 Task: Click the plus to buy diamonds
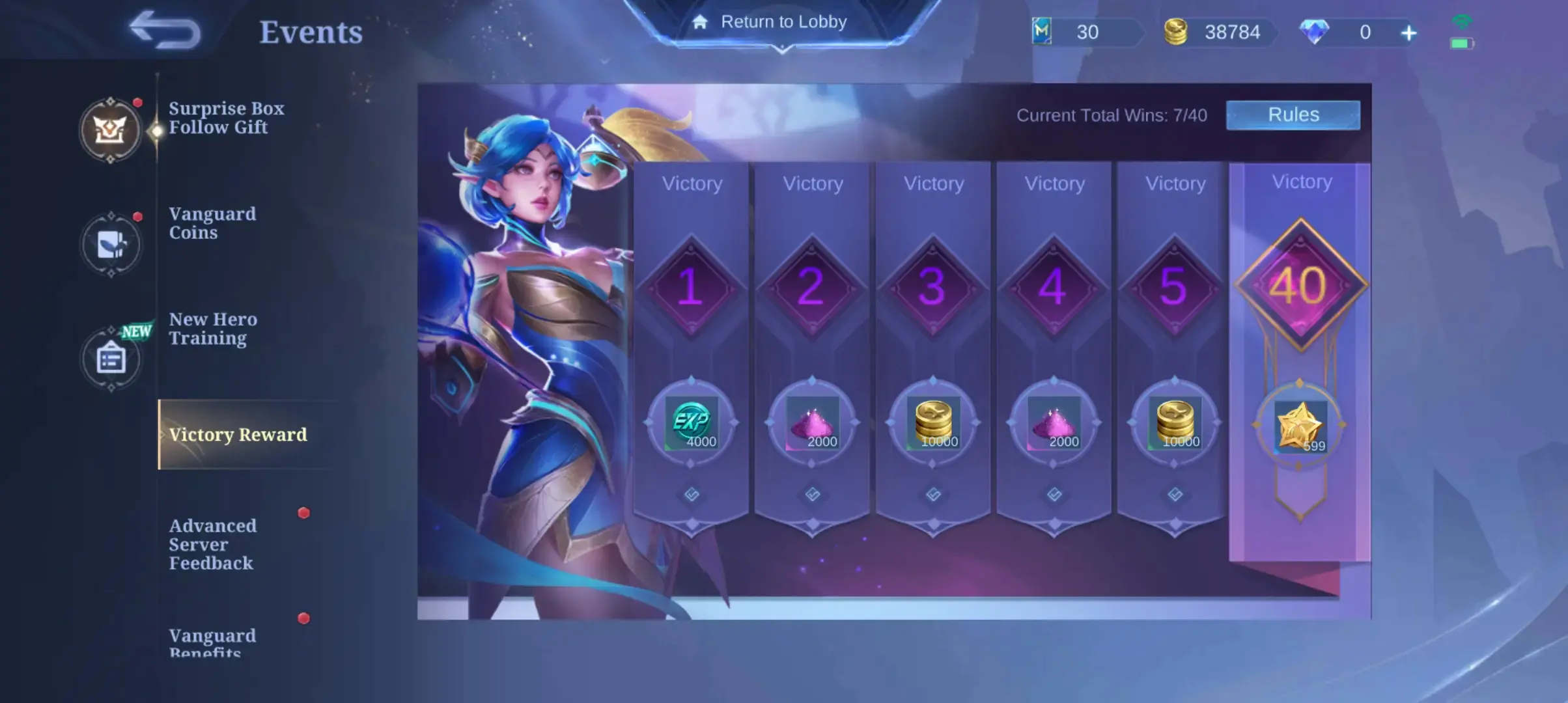click(x=1408, y=31)
